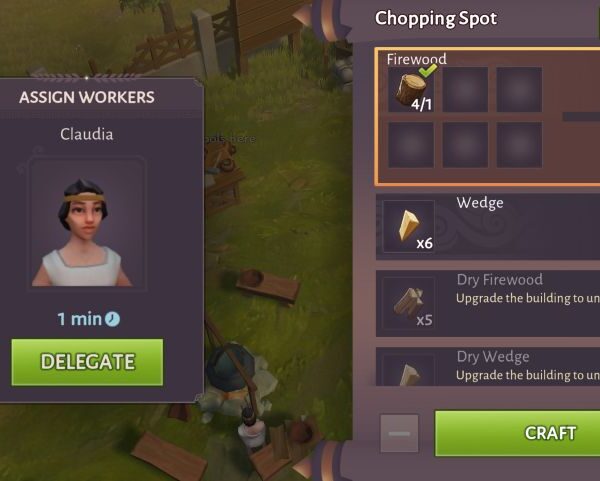
Task: Select the Firewood log slot
Action: point(411,90)
